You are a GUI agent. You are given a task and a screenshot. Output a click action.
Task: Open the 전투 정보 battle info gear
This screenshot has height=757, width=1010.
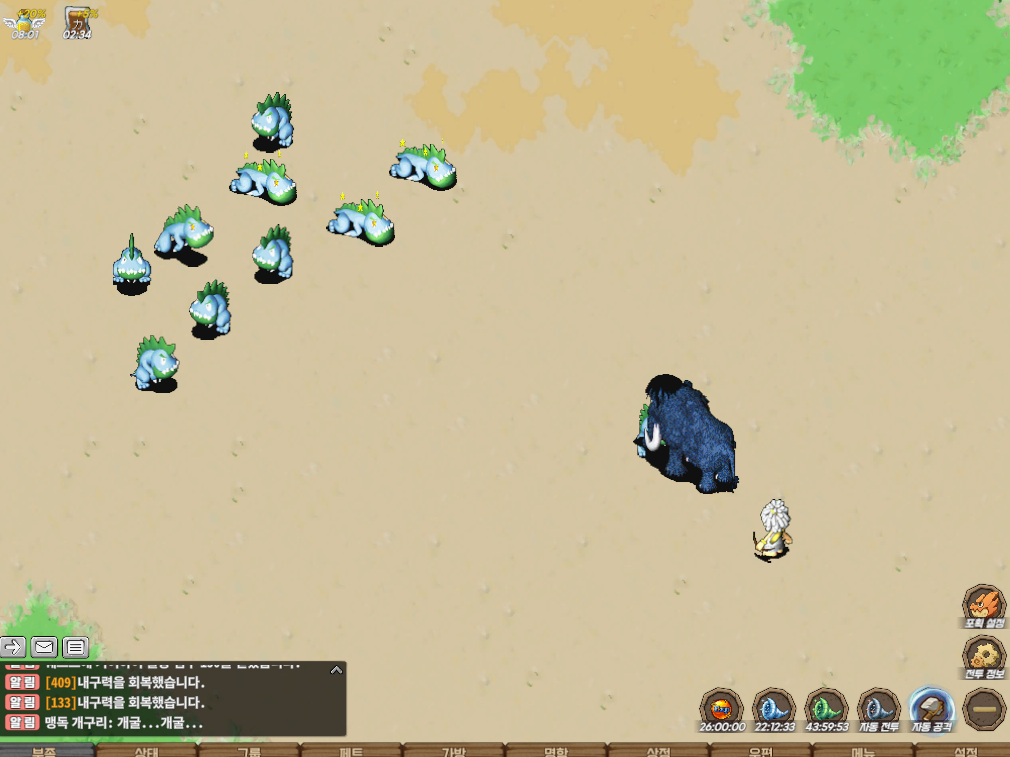984,656
